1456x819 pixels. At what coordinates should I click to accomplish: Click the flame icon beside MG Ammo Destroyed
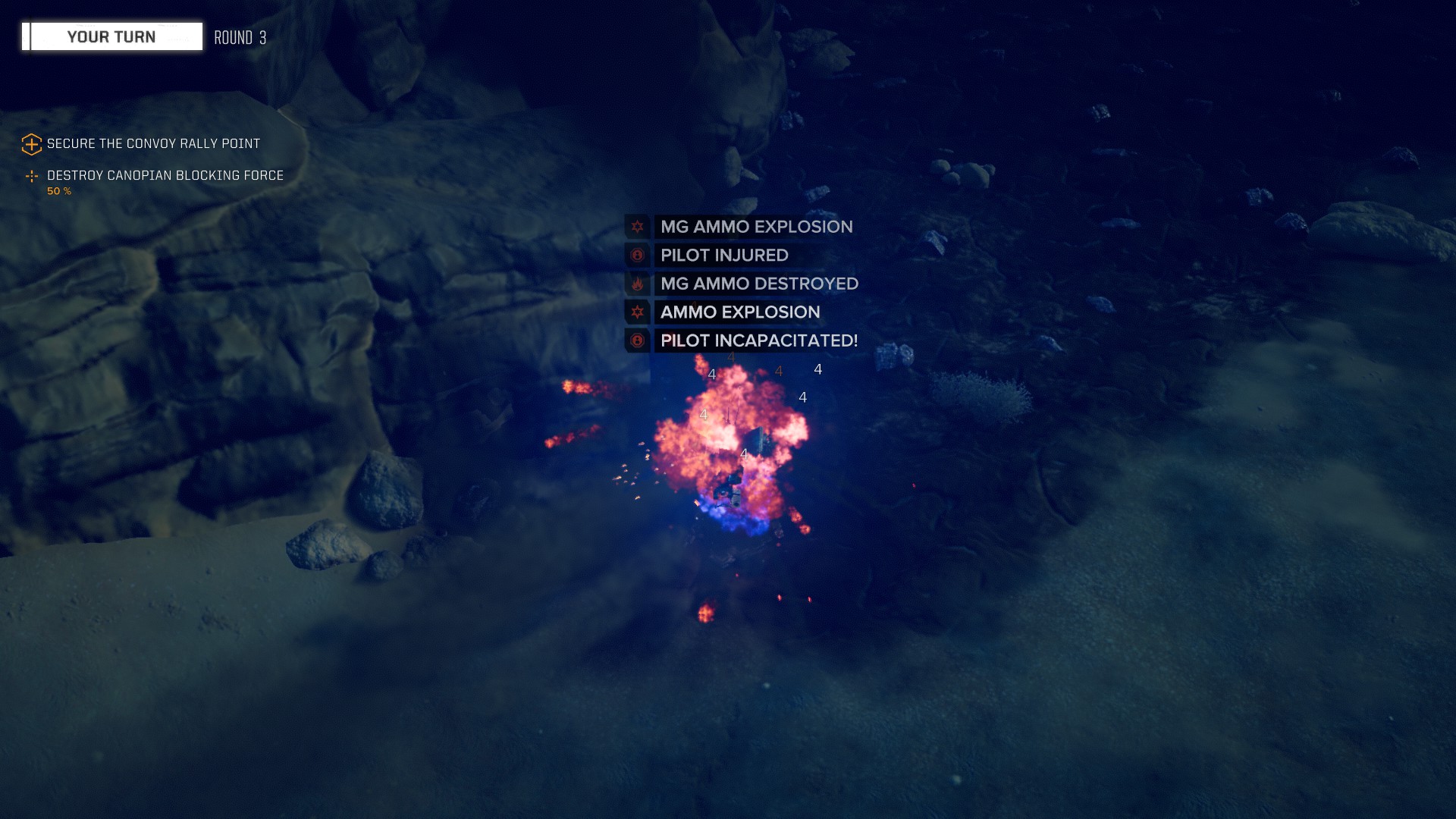[x=638, y=284]
